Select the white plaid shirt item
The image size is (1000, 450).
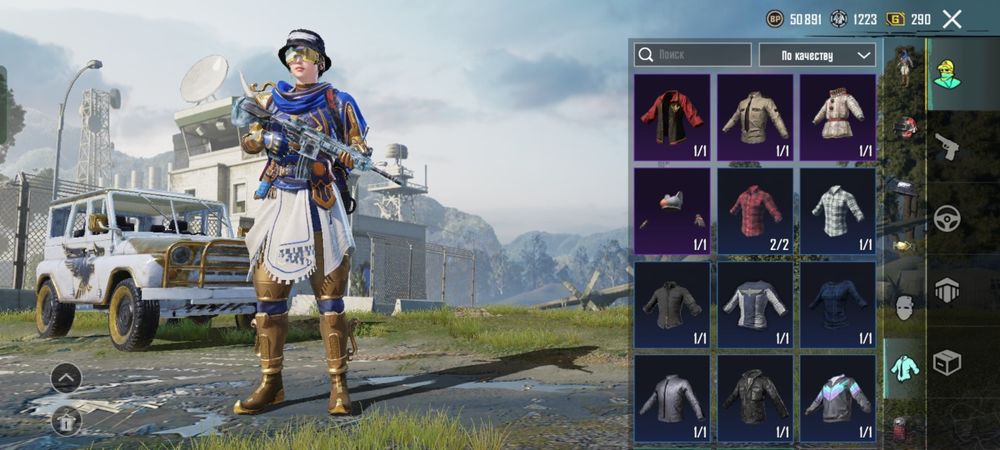(838, 210)
